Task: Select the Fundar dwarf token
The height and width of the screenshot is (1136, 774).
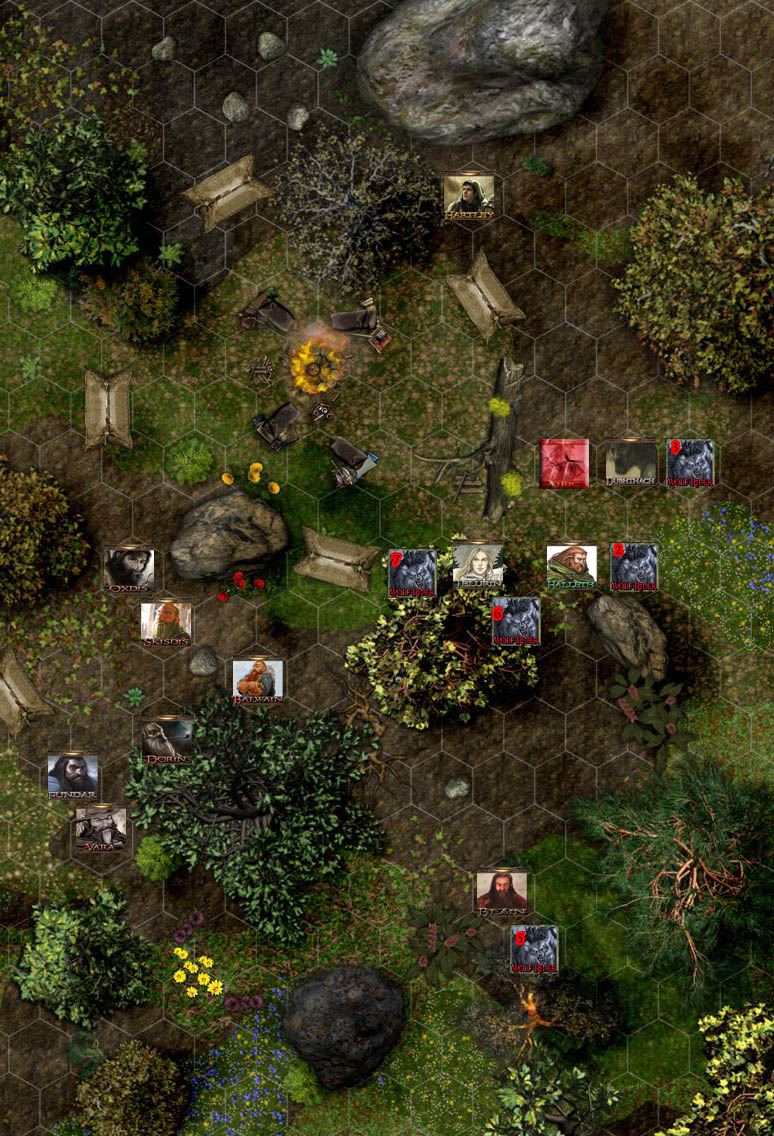Action: 73,776
